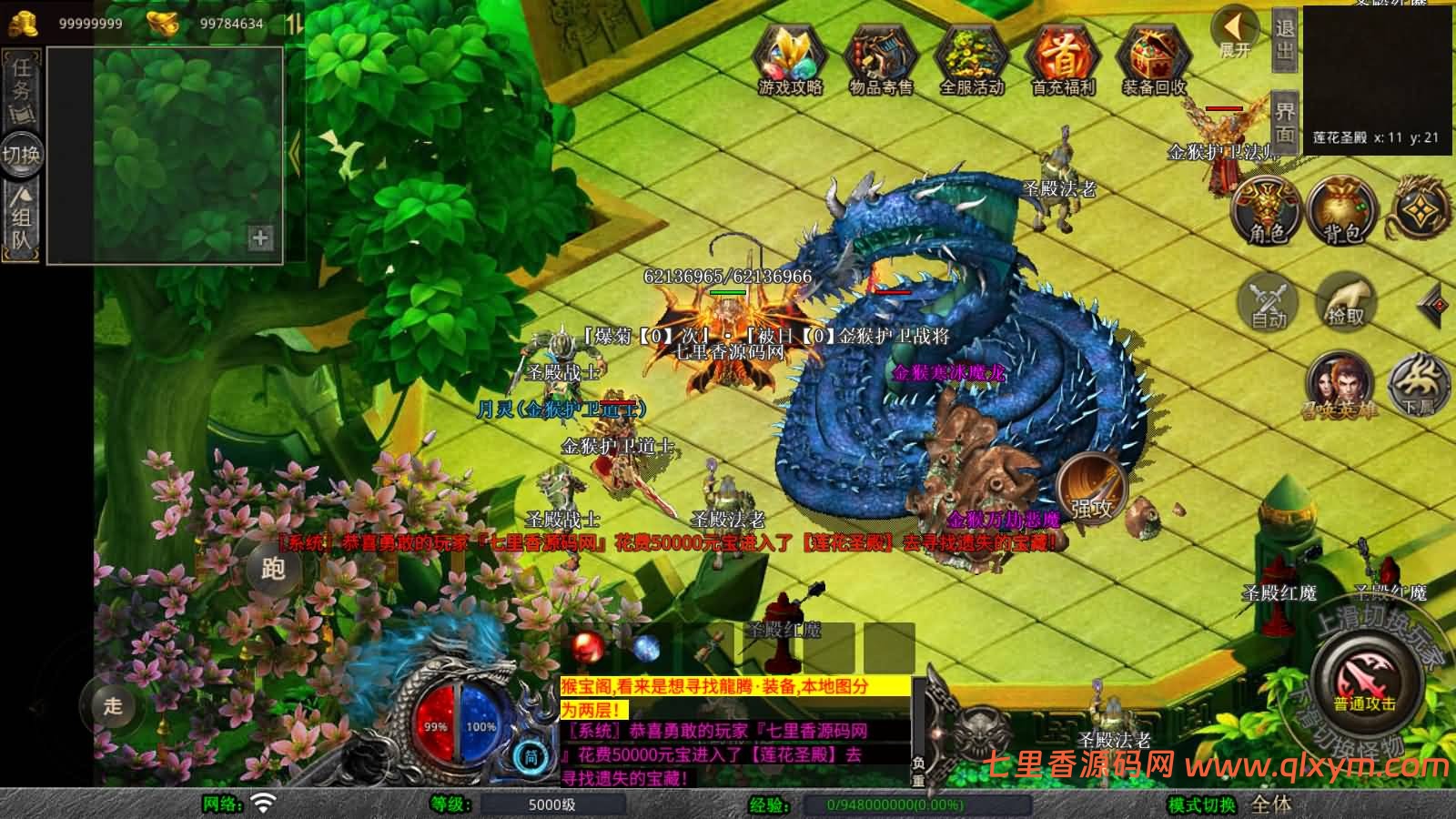This screenshot has width=1456, height=819.
Task: Select the 组队 team tab
Action: tap(22, 218)
